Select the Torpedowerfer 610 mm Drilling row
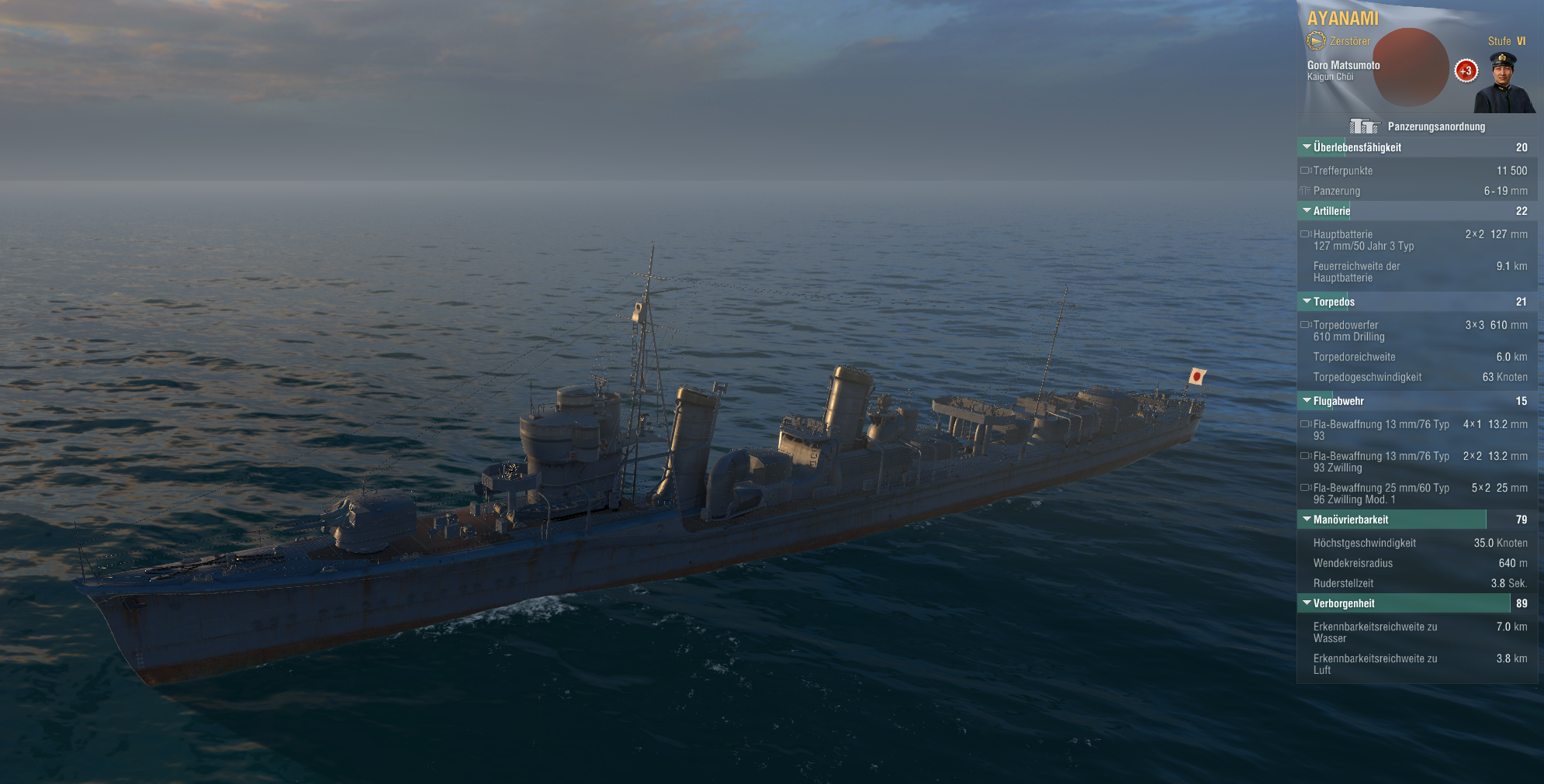The image size is (1544, 784). point(1417,330)
